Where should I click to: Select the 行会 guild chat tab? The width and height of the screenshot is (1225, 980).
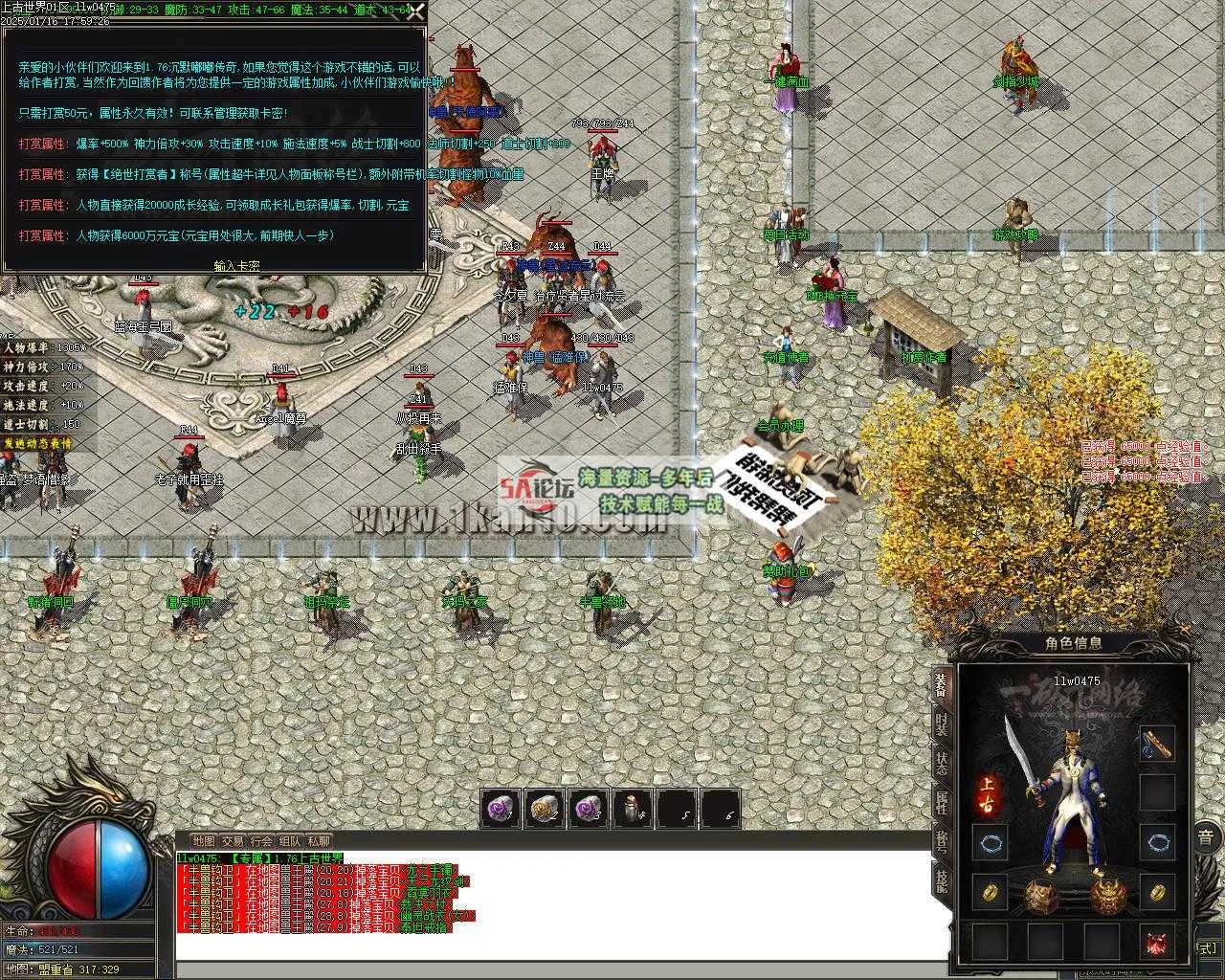tap(260, 841)
